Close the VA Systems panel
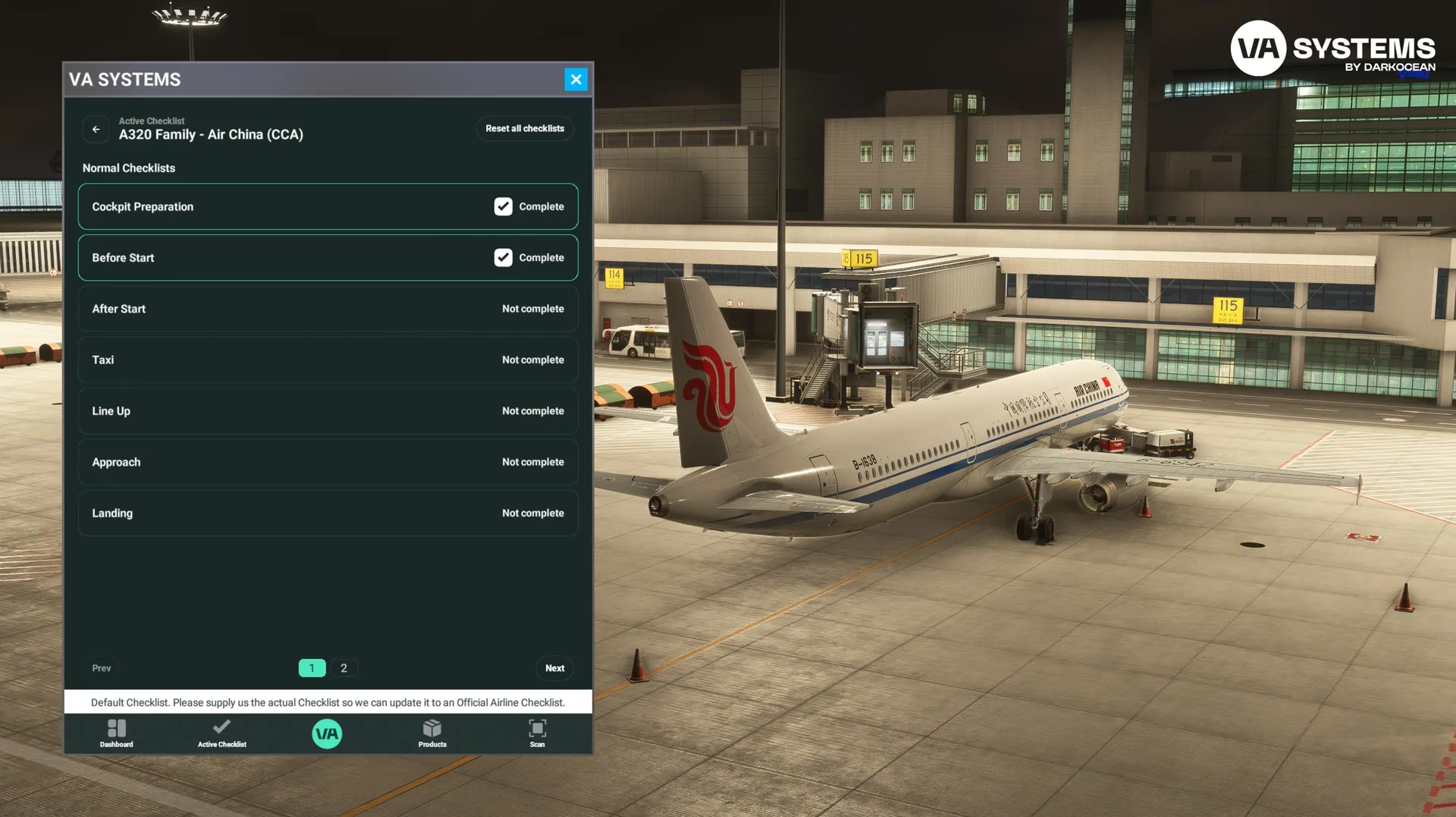 [x=576, y=80]
